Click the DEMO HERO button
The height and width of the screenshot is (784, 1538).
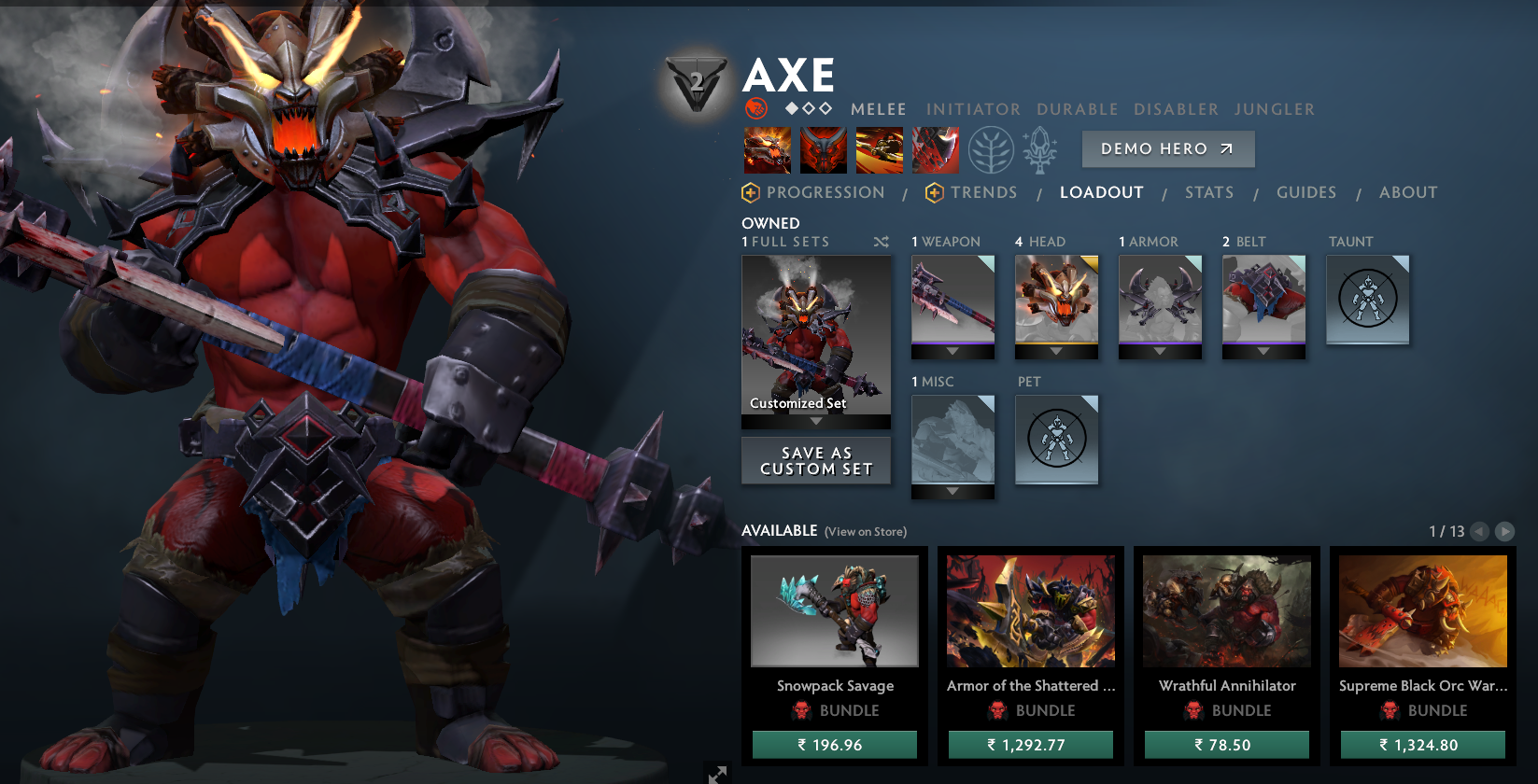[1167, 148]
